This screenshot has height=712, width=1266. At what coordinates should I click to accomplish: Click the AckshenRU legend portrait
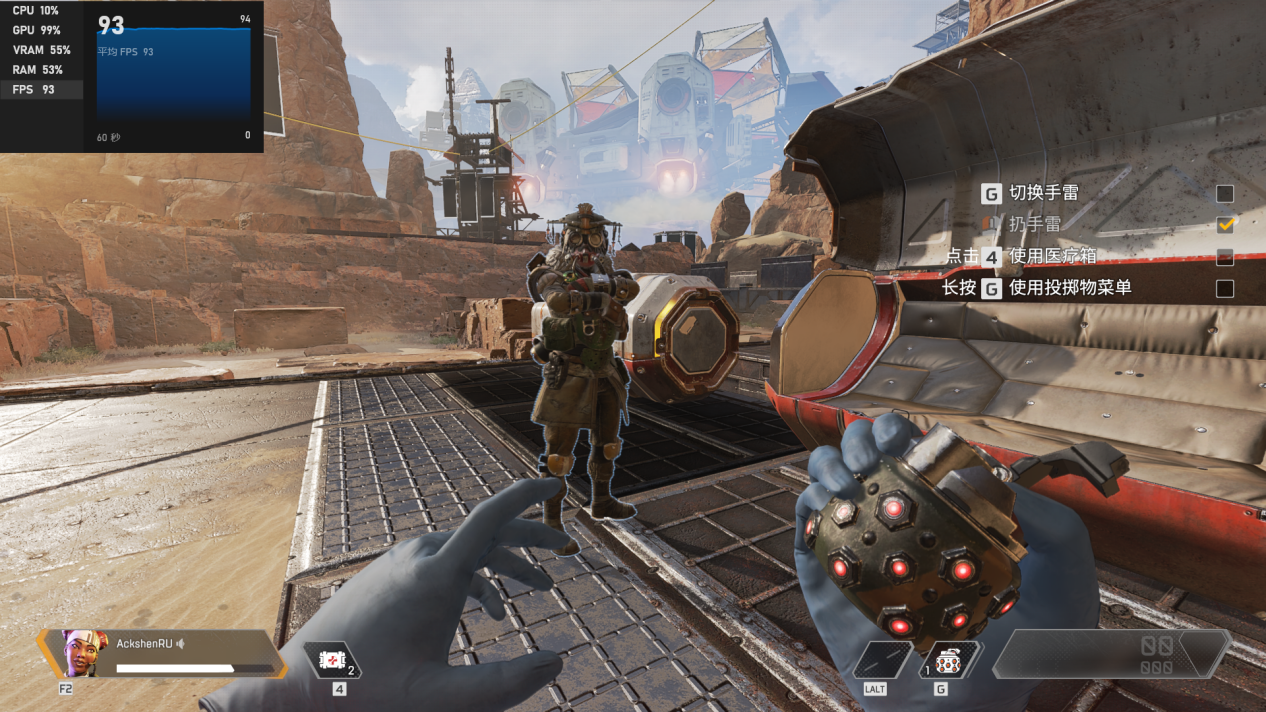84,653
